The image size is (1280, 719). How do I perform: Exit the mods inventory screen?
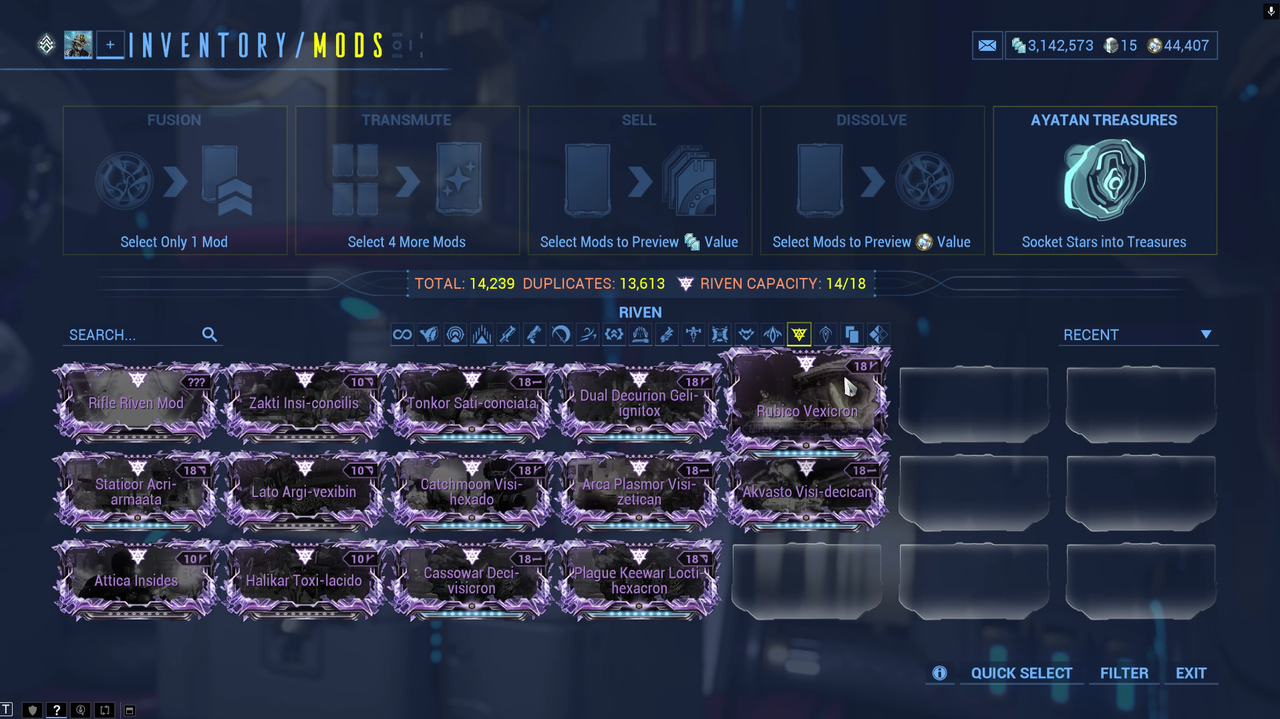click(1191, 673)
